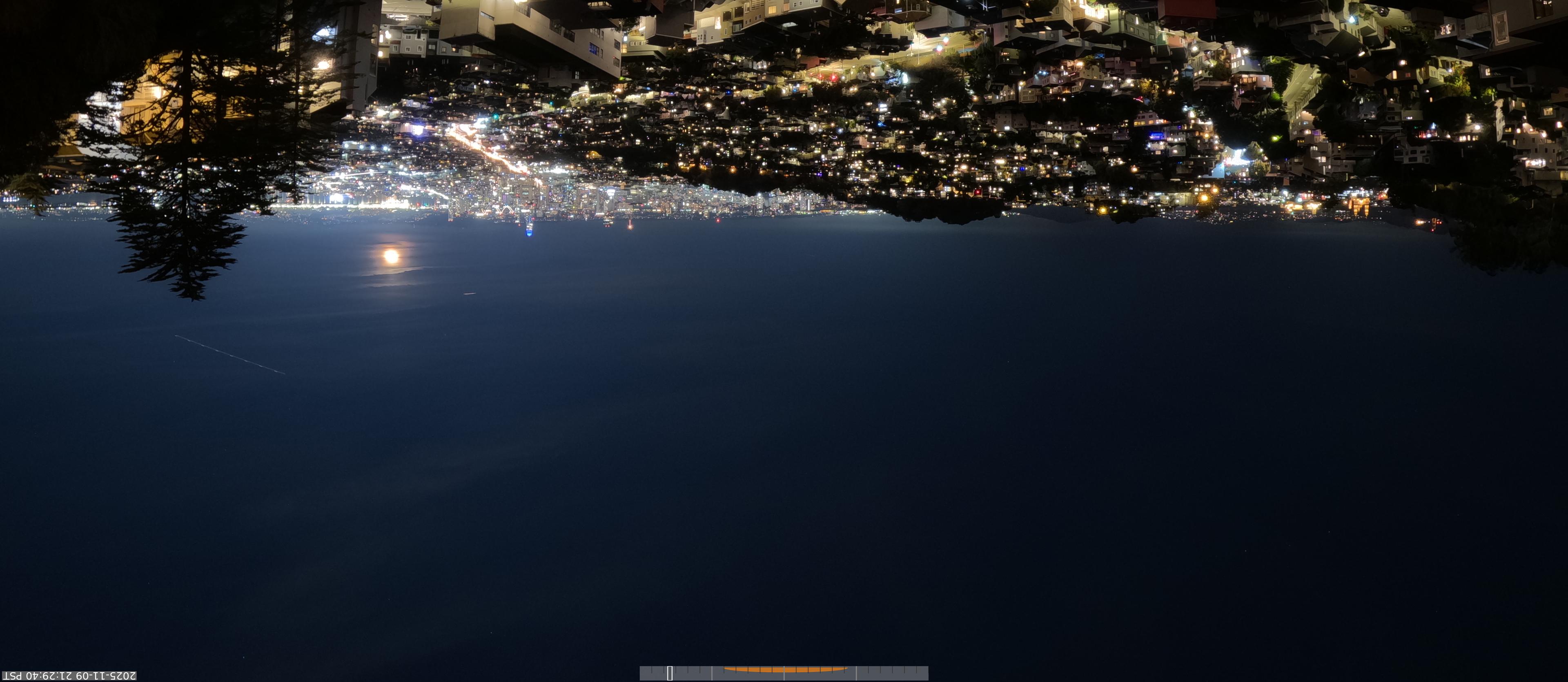Viewport: 1568px width, 682px height.
Task: Click the white time marker on the timeline
Action: [670, 673]
